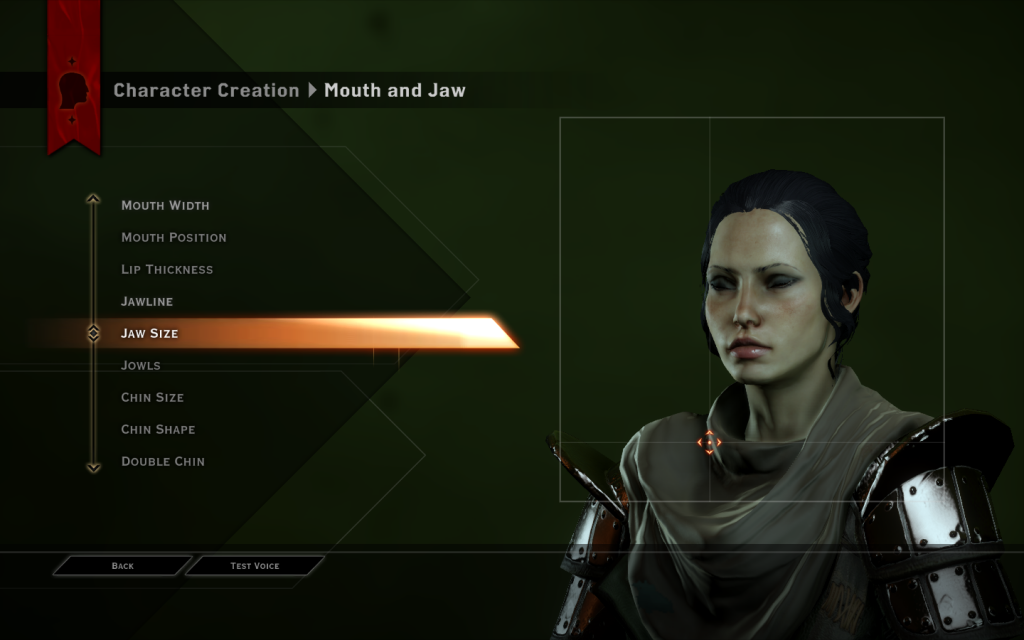Click the highlighted Jaw Size row
The image size is (1024, 640).
(150, 334)
